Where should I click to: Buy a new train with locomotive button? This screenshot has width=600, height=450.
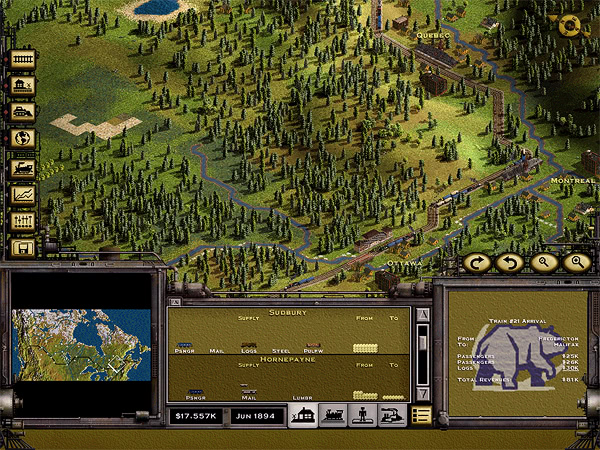(x=22, y=167)
